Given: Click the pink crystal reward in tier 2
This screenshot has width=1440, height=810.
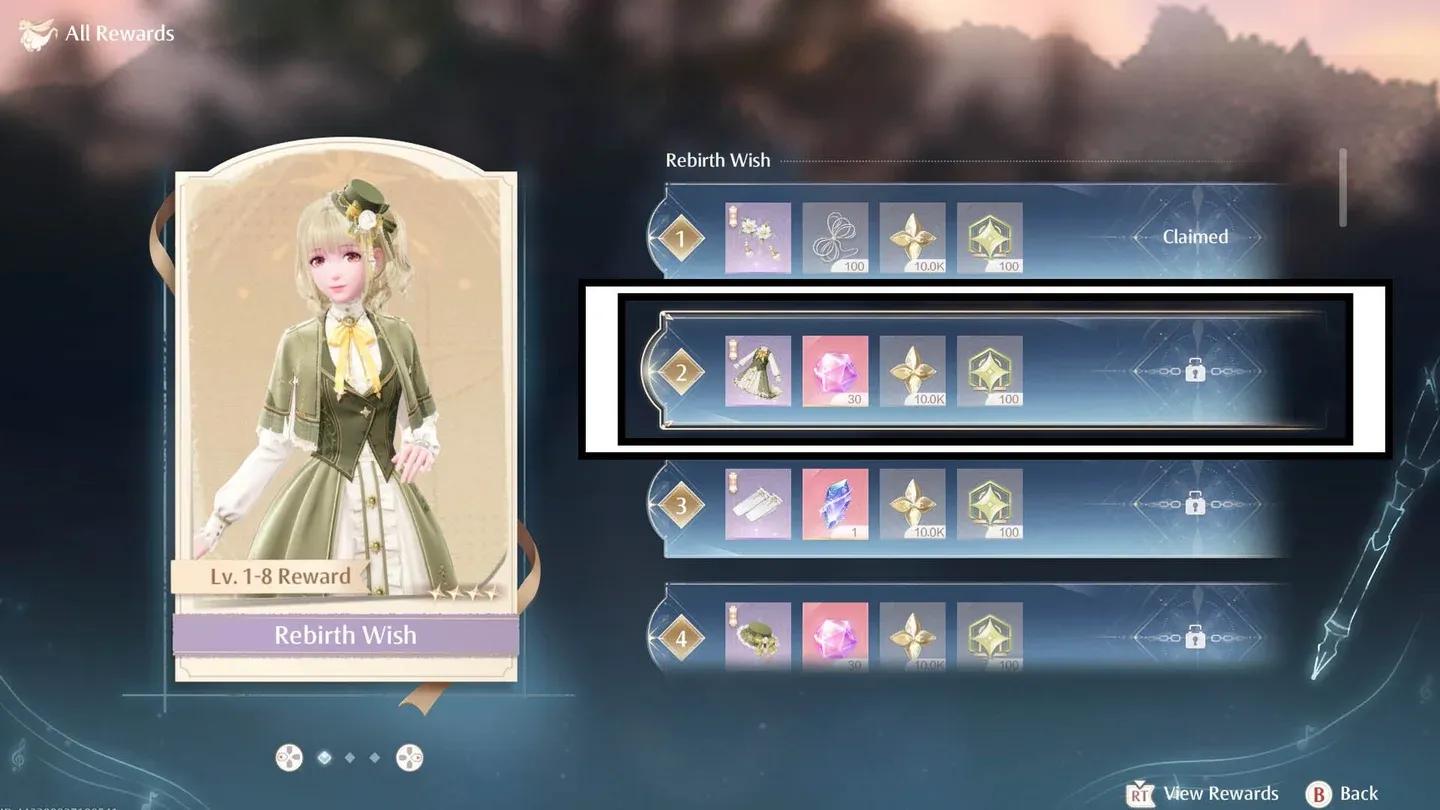Looking at the screenshot, I should point(835,371).
